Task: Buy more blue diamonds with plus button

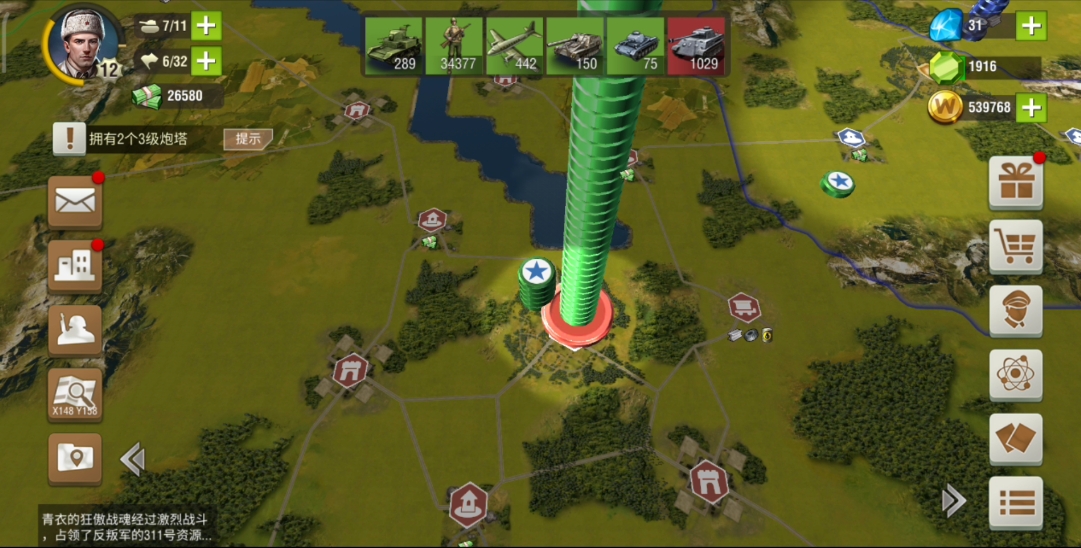Action: (x=1031, y=24)
